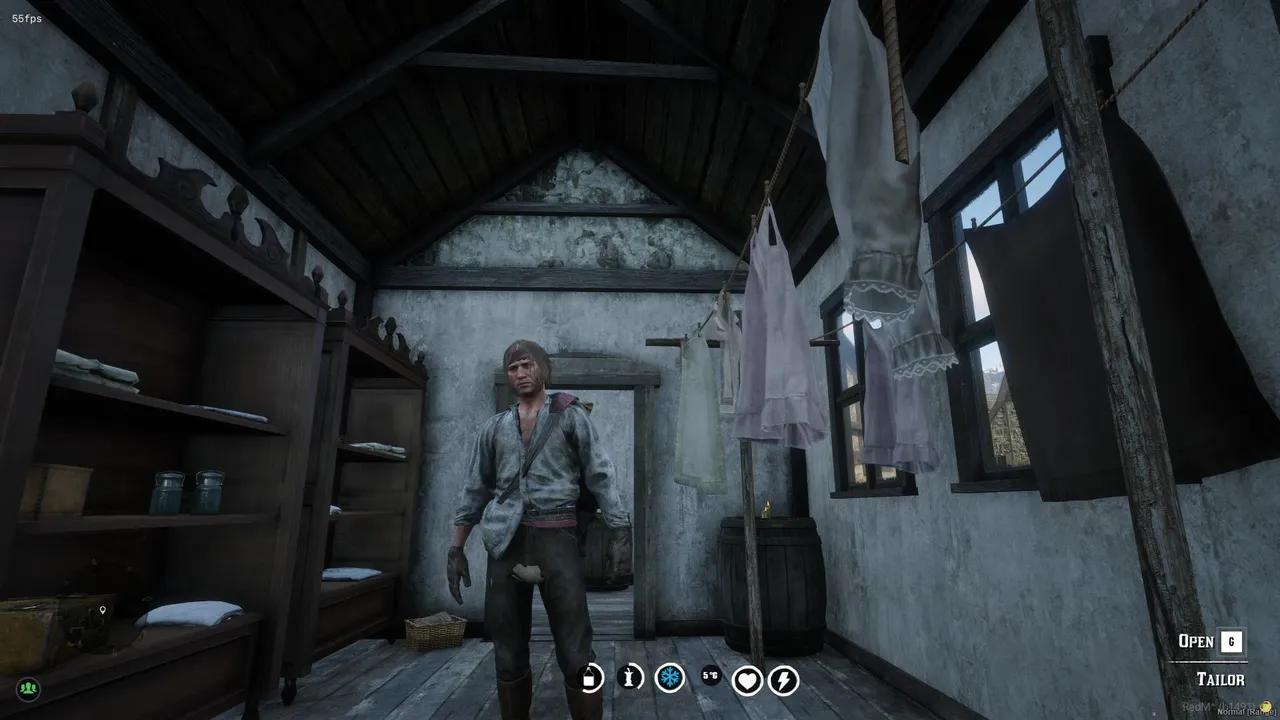1280x720 pixels.
Task: Select the apple core hunger icon
Action: pyautogui.click(x=631, y=678)
